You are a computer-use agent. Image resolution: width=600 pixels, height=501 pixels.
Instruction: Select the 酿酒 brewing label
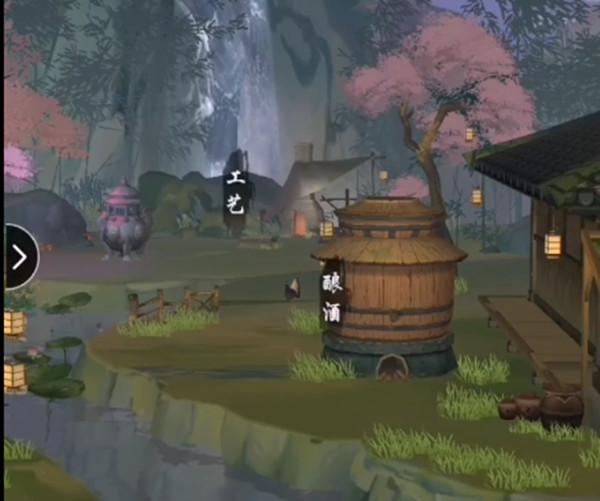point(331,298)
